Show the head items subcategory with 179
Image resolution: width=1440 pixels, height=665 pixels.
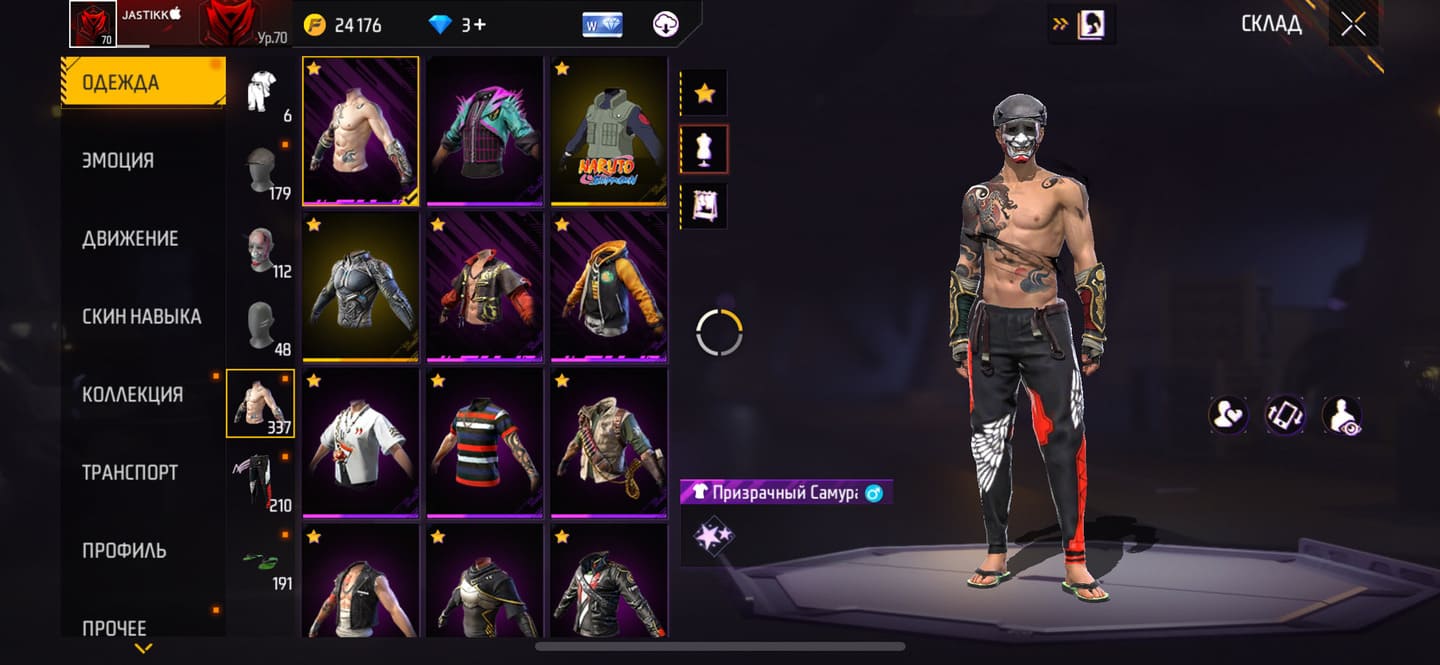coord(260,170)
